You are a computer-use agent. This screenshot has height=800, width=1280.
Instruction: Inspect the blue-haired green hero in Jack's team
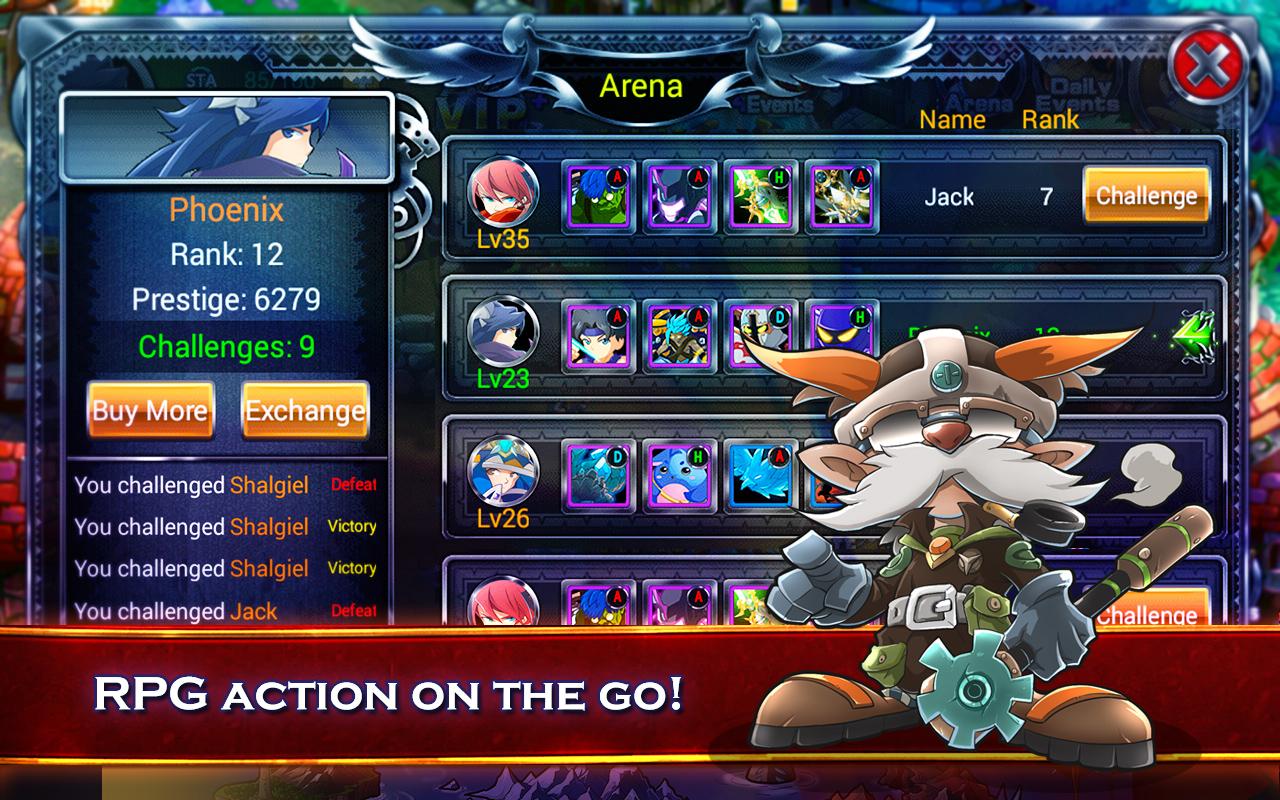click(x=599, y=195)
